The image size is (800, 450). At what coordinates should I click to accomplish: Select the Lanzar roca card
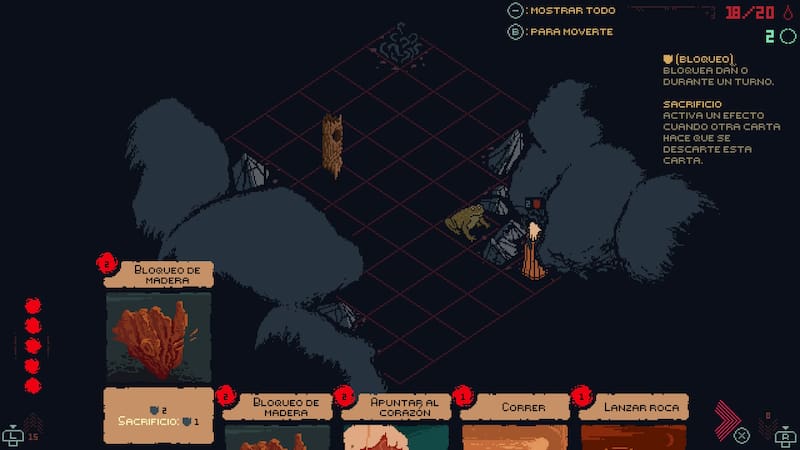click(634, 418)
